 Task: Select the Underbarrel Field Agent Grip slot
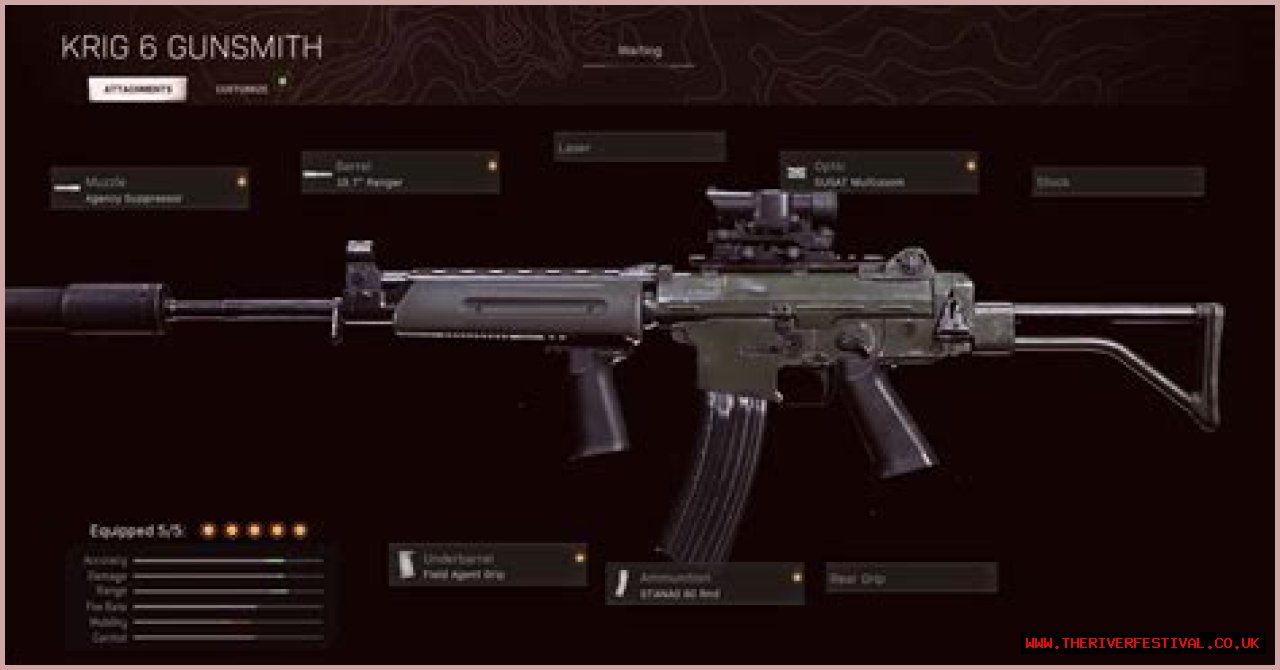pos(487,565)
